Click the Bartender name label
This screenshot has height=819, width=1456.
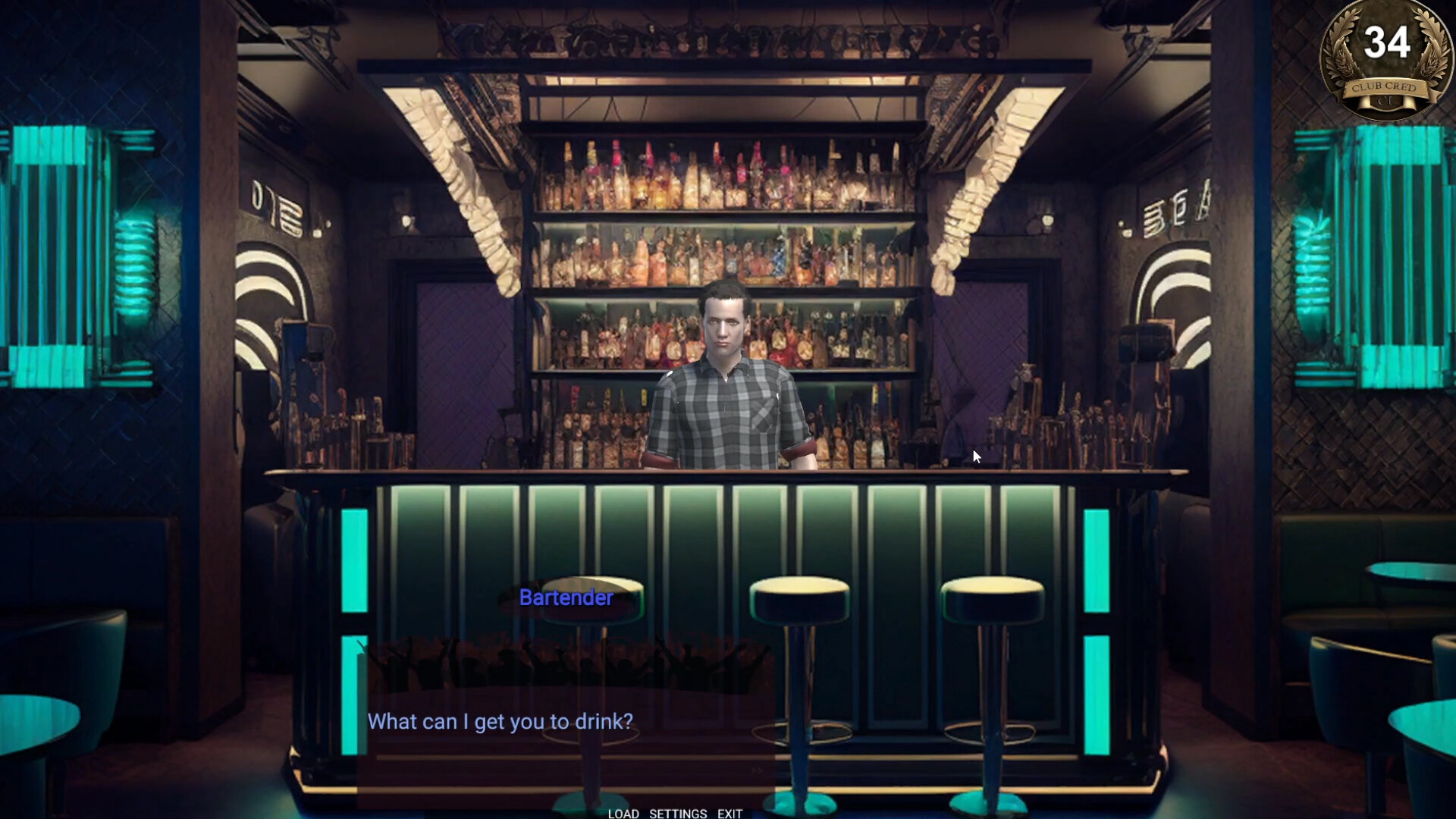point(566,598)
